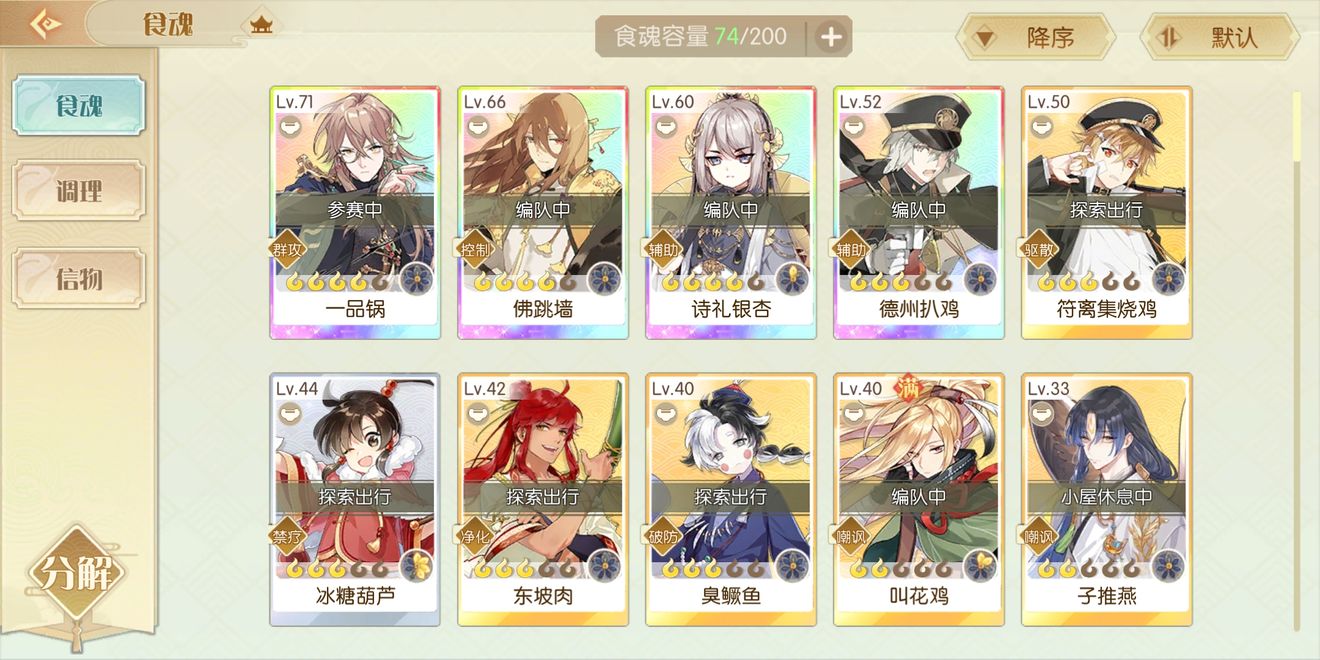Open the 臭鳜鱼 card
The width and height of the screenshot is (1320, 660).
point(731,499)
